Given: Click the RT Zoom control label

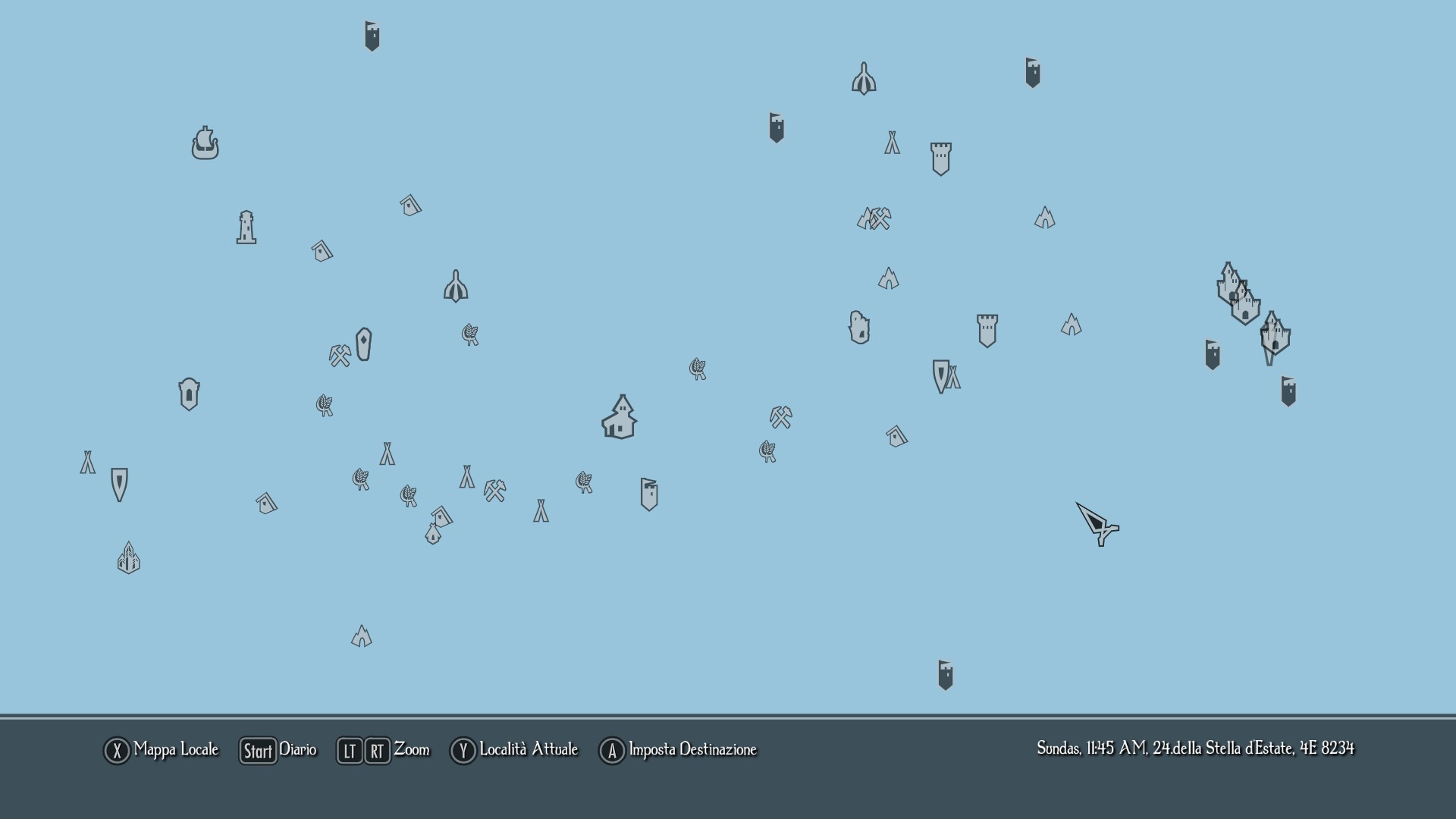Looking at the screenshot, I should 377,751.
